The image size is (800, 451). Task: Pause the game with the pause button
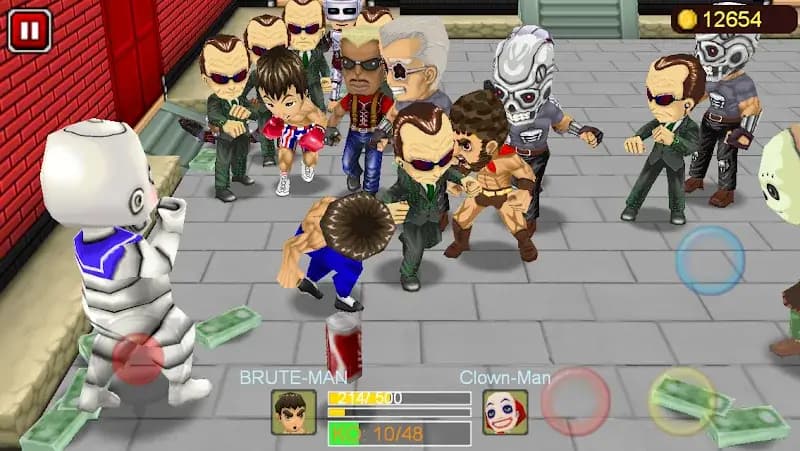click(x=29, y=30)
